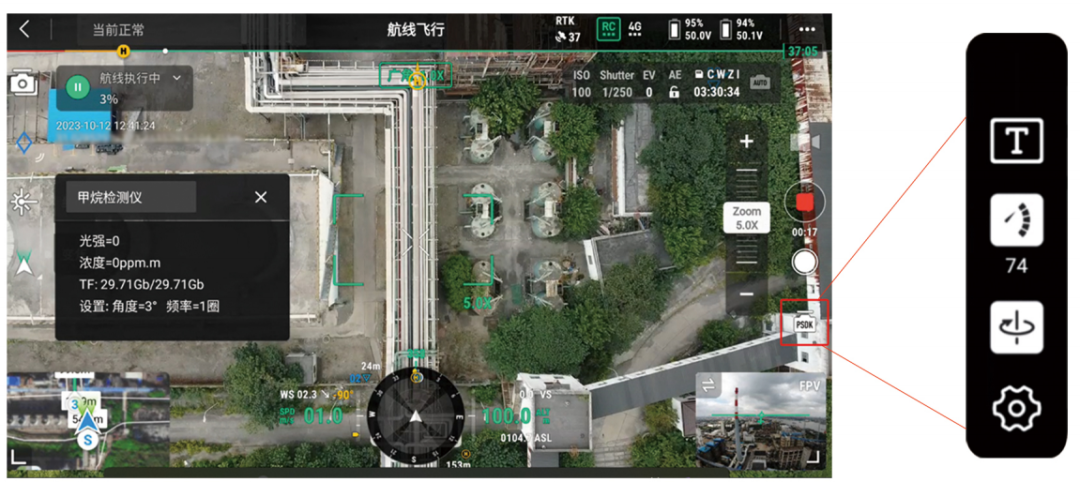This screenshot has width=1080, height=482.
Task: Open the 当前正常 status bar
Action: [120, 30]
